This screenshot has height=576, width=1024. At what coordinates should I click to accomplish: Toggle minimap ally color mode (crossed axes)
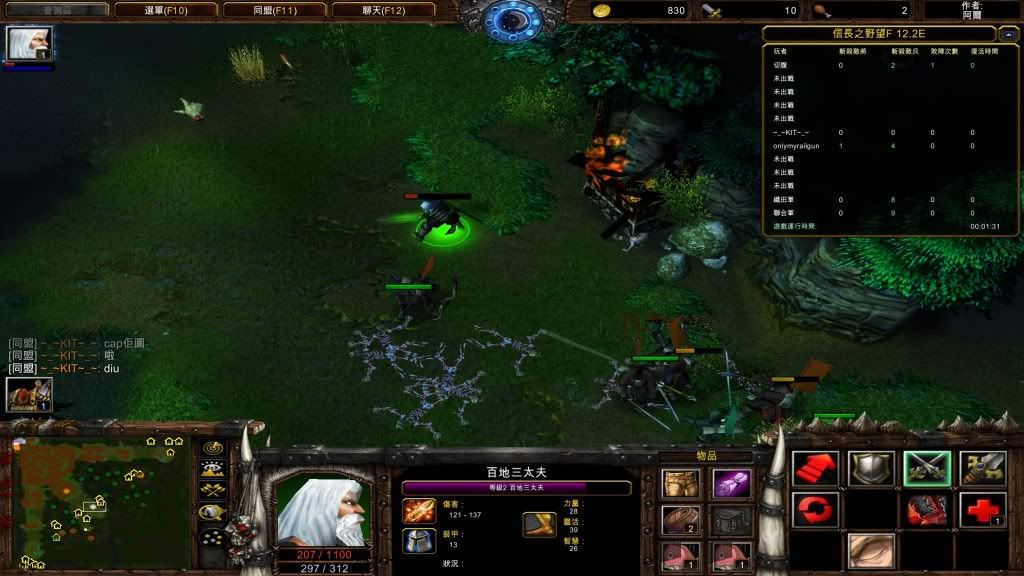(212, 490)
